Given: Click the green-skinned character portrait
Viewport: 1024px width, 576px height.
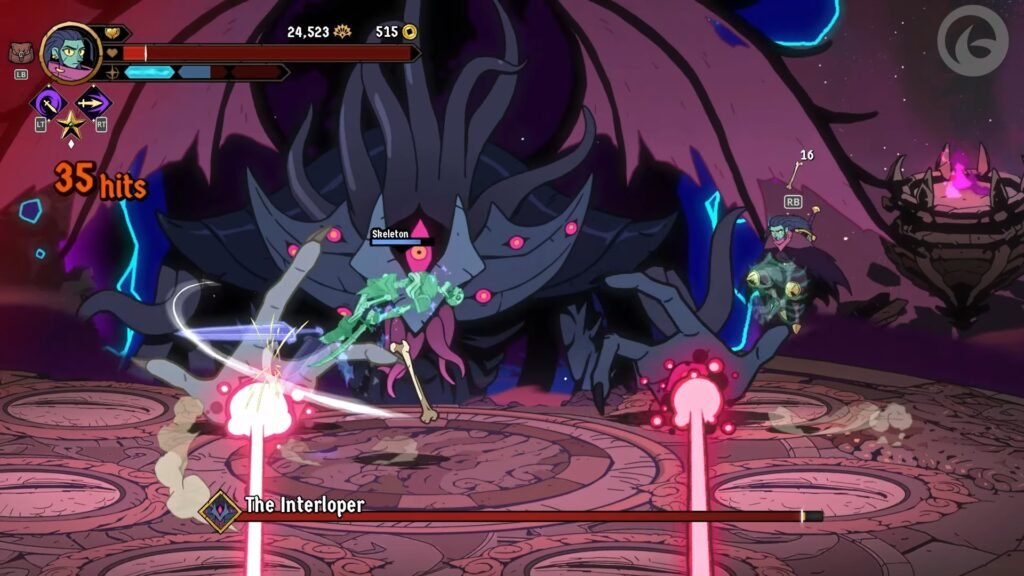Looking at the screenshot, I should tap(70, 54).
